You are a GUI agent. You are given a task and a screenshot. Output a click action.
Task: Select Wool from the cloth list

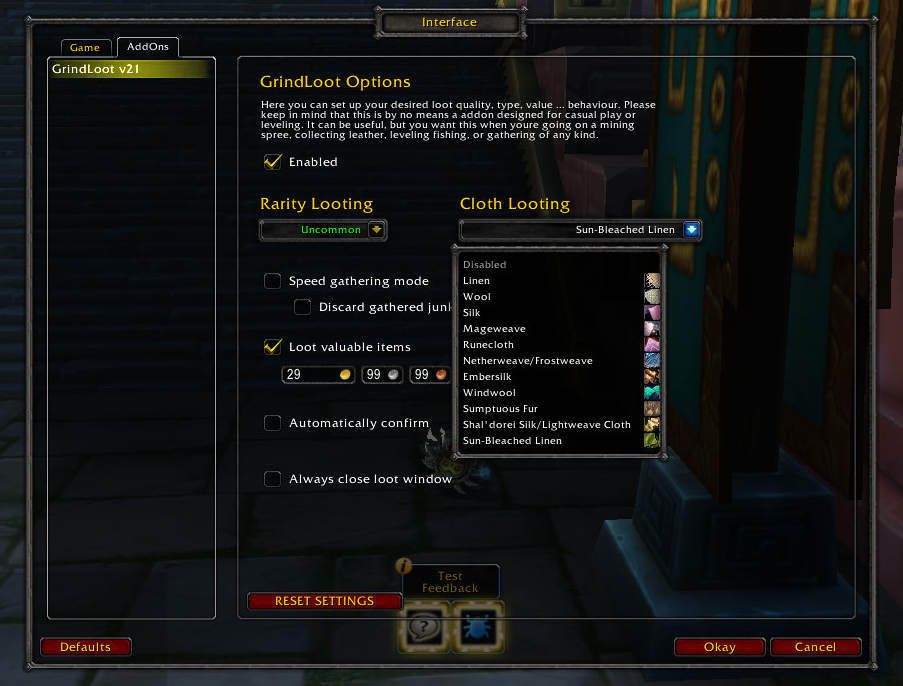(477, 297)
